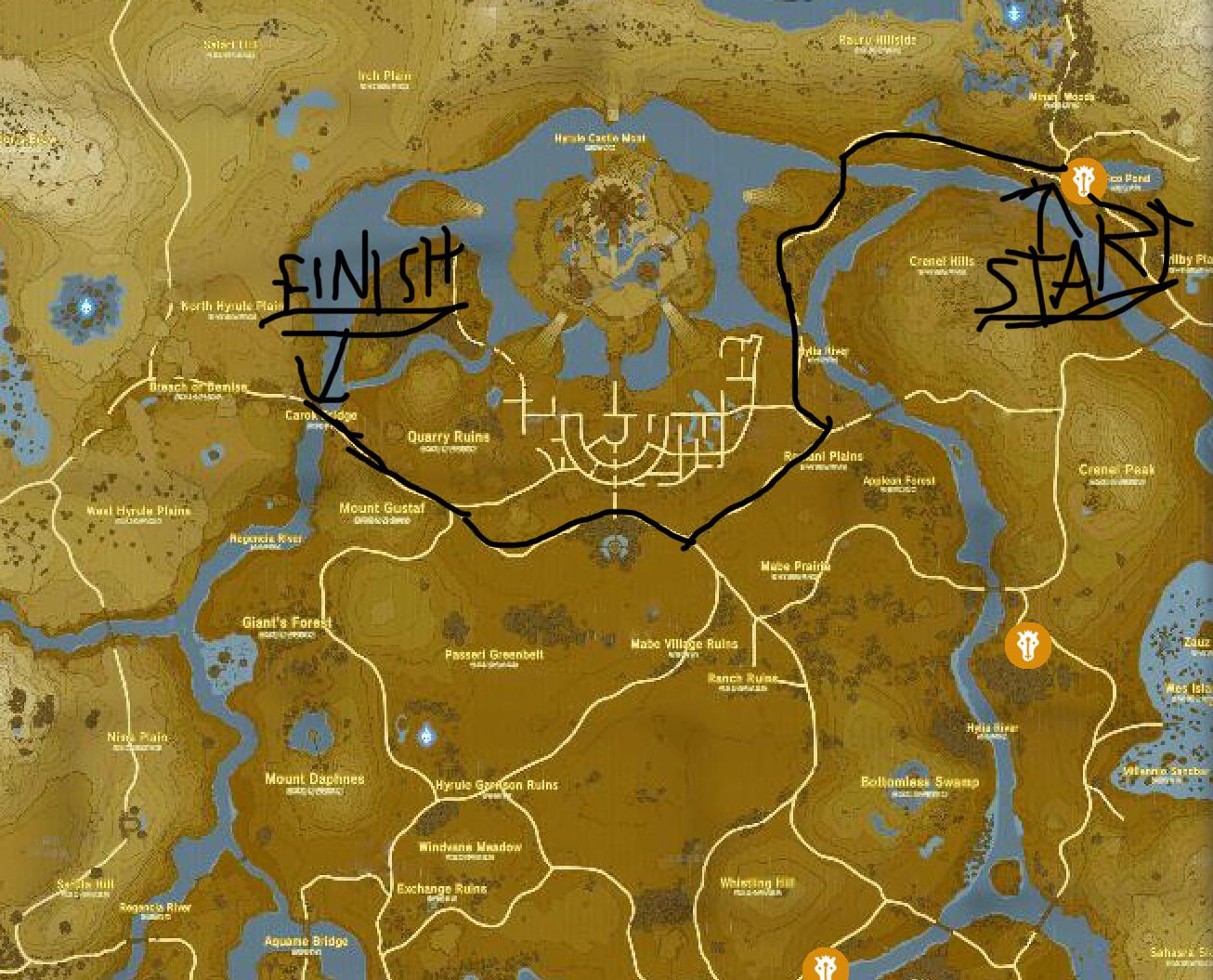The width and height of the screenshot is (1213, 980).
Task: Select the Bottomless Swamp label
Action: point(920,783)
